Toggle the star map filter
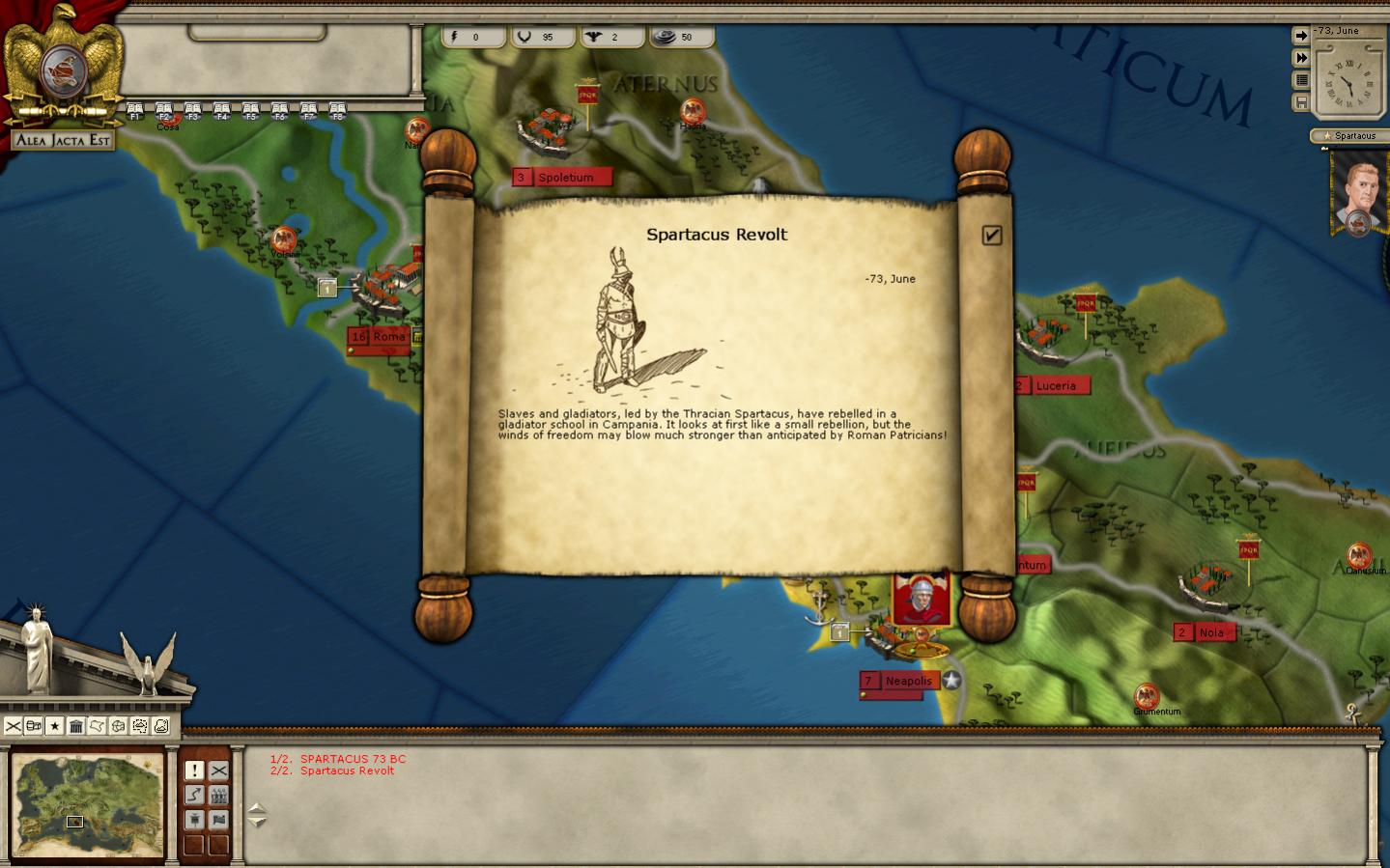Viewport: 1390px width, 868px height. click(55, 726)
